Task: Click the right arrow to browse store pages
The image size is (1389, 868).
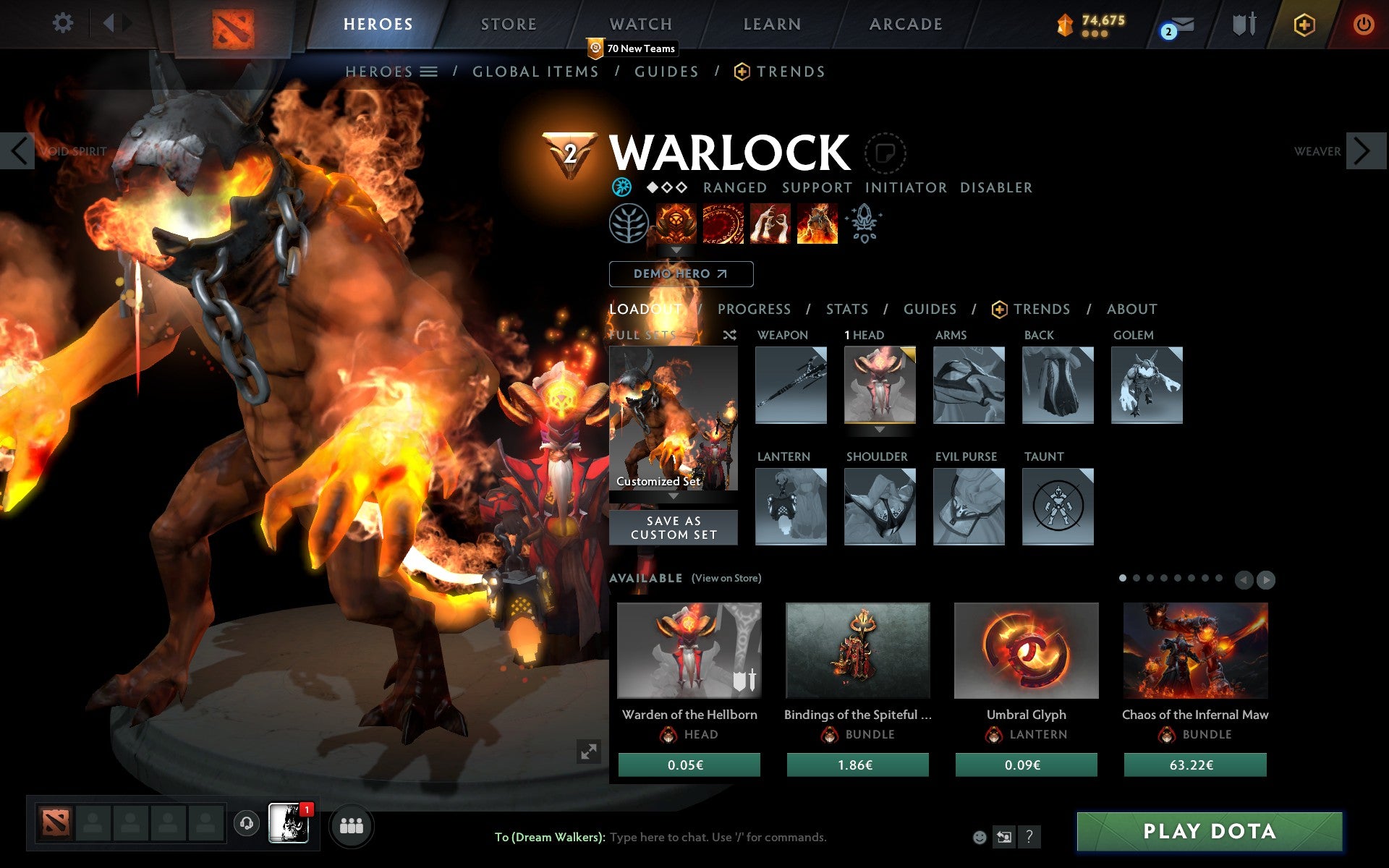Action: [1265, 579]
